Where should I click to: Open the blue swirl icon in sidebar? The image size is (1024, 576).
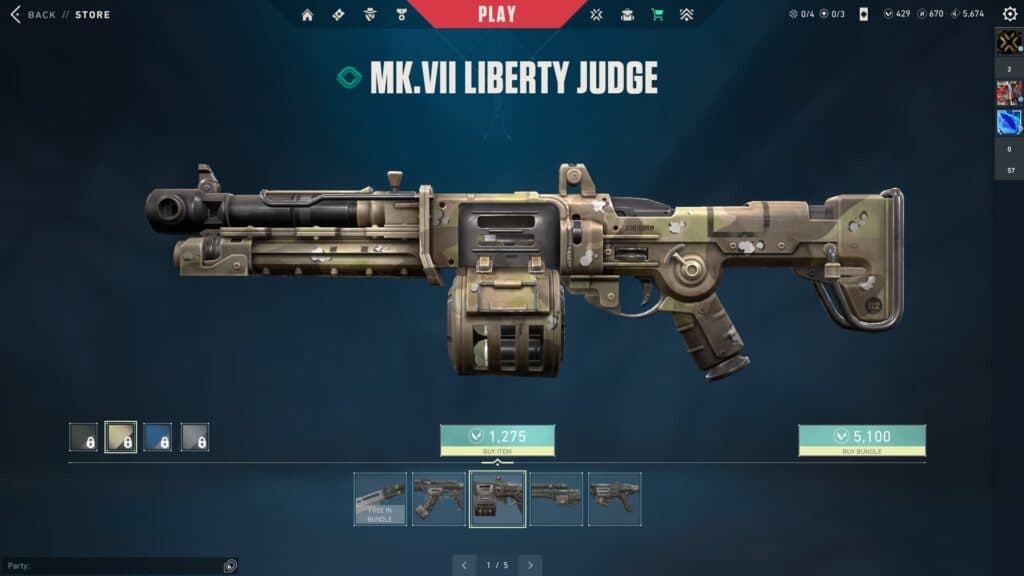click(1009, 122)
